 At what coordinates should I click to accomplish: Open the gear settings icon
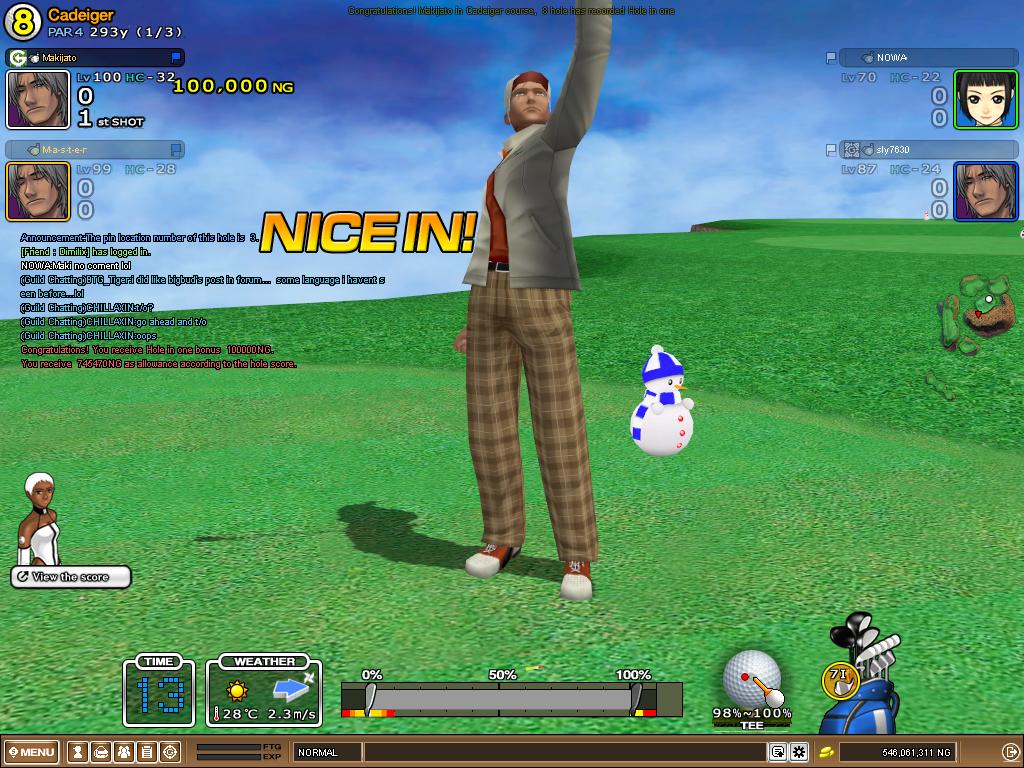click(799, 752)
